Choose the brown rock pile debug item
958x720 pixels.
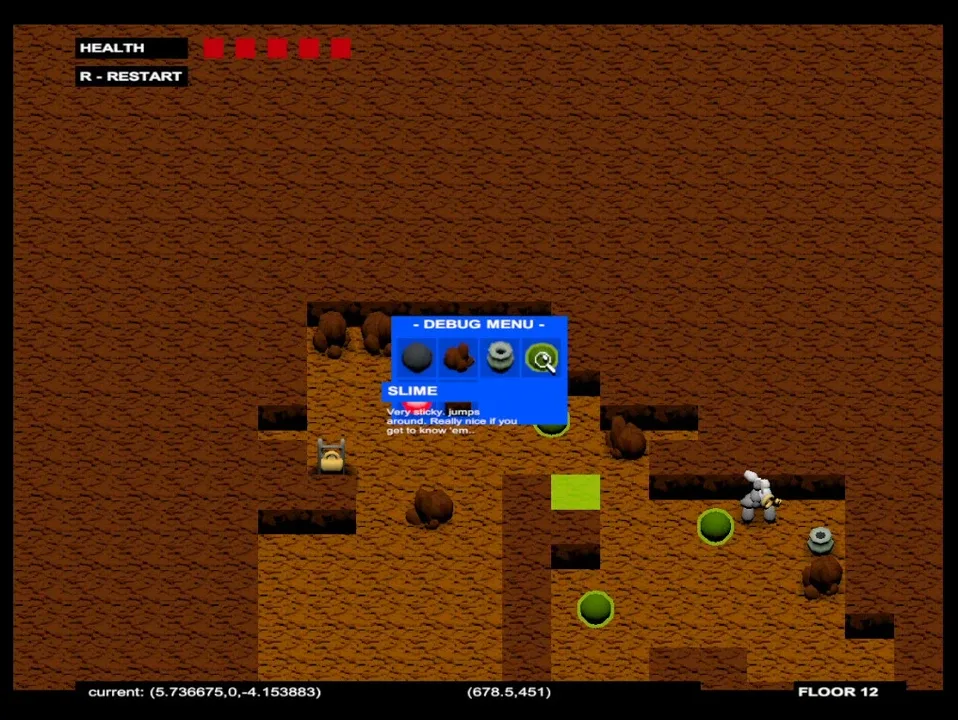[458, 357]
